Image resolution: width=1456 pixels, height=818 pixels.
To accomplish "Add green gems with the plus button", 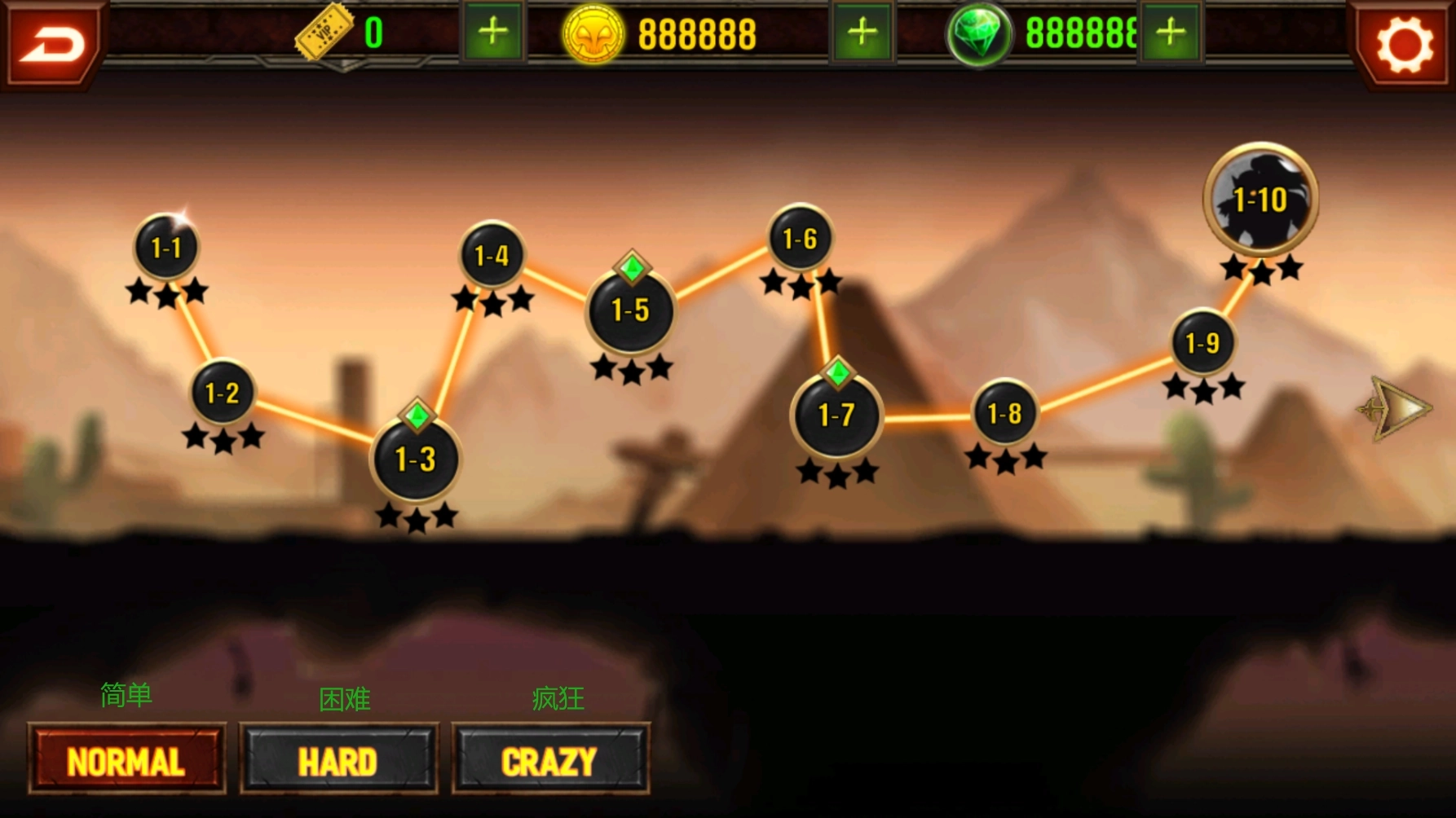I will (1171, 33).
